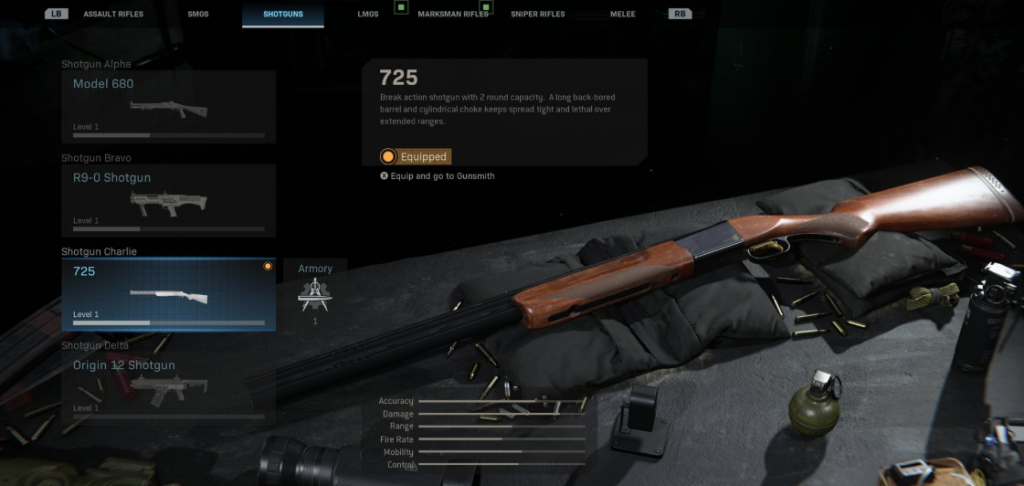Open the Armory for the 725
Image resolution: width=1024 pixels, height=486 pixels.
coord(315,294)
